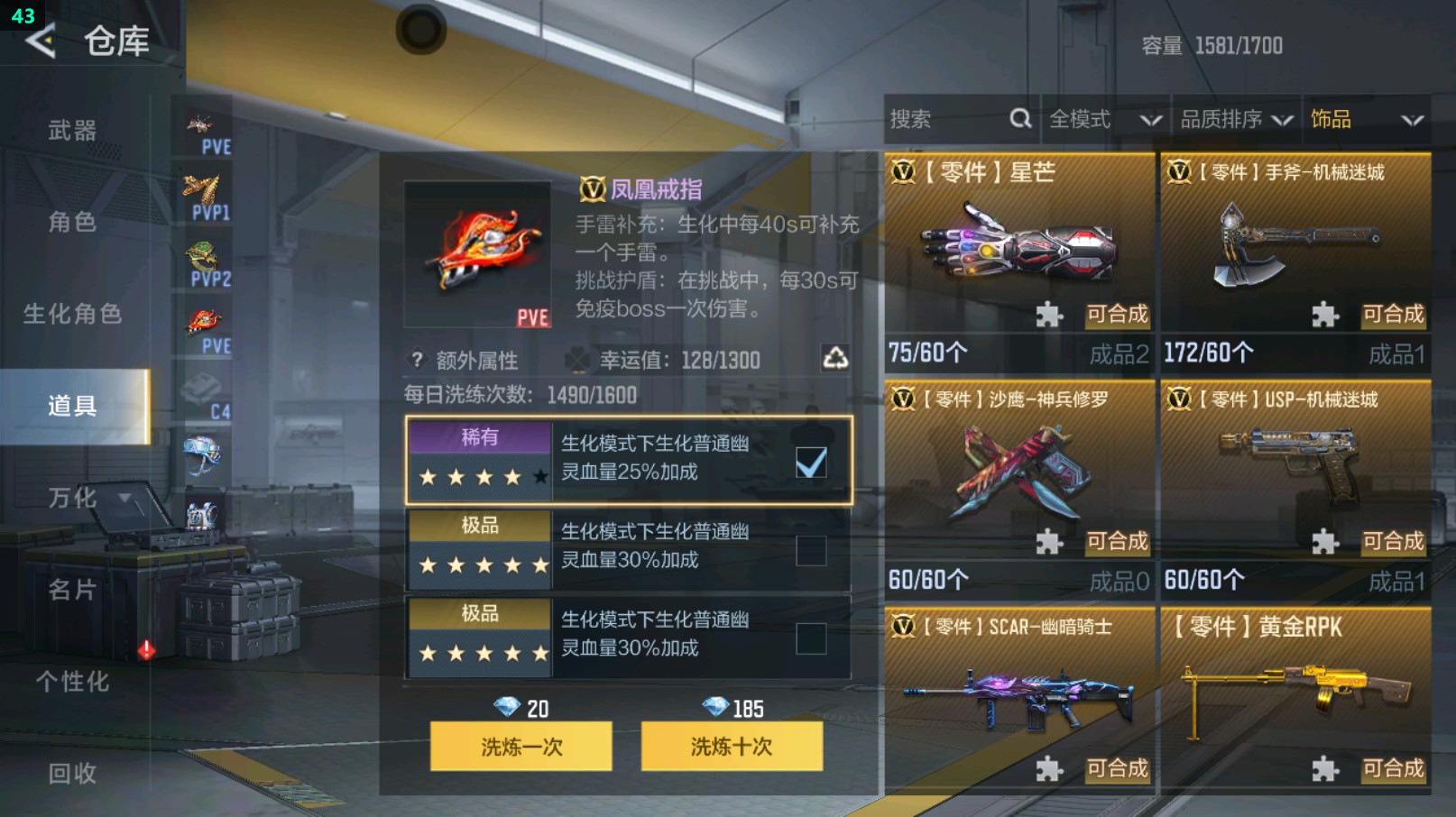Screen dimensions: 1456x817
Task: Open the Phoenix Ring (凤凰戒指) item thumbnail
Action: click(x=478, y=255)
